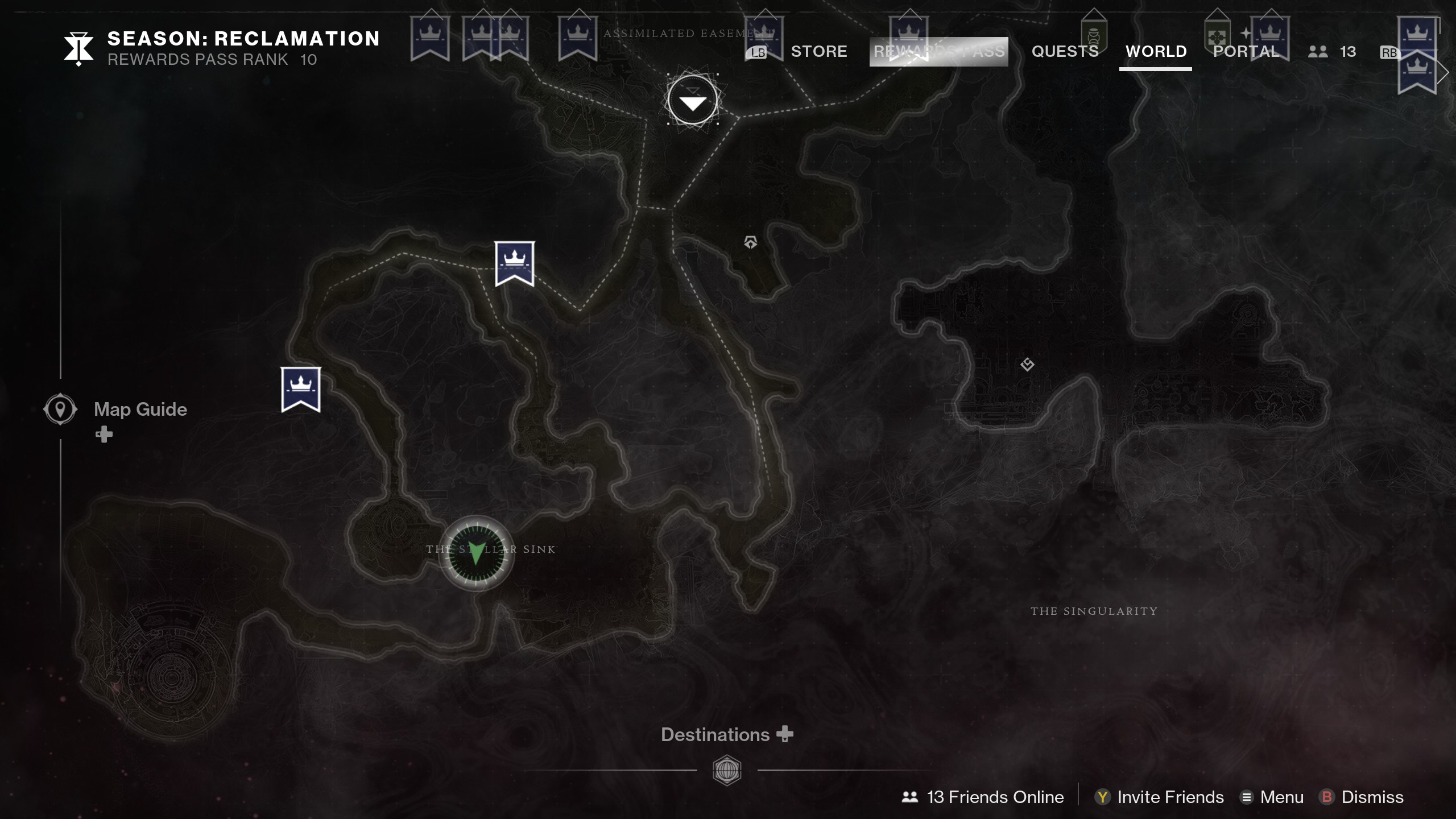
Task: Expand the Destinations plus control
Action: [785, 734]
